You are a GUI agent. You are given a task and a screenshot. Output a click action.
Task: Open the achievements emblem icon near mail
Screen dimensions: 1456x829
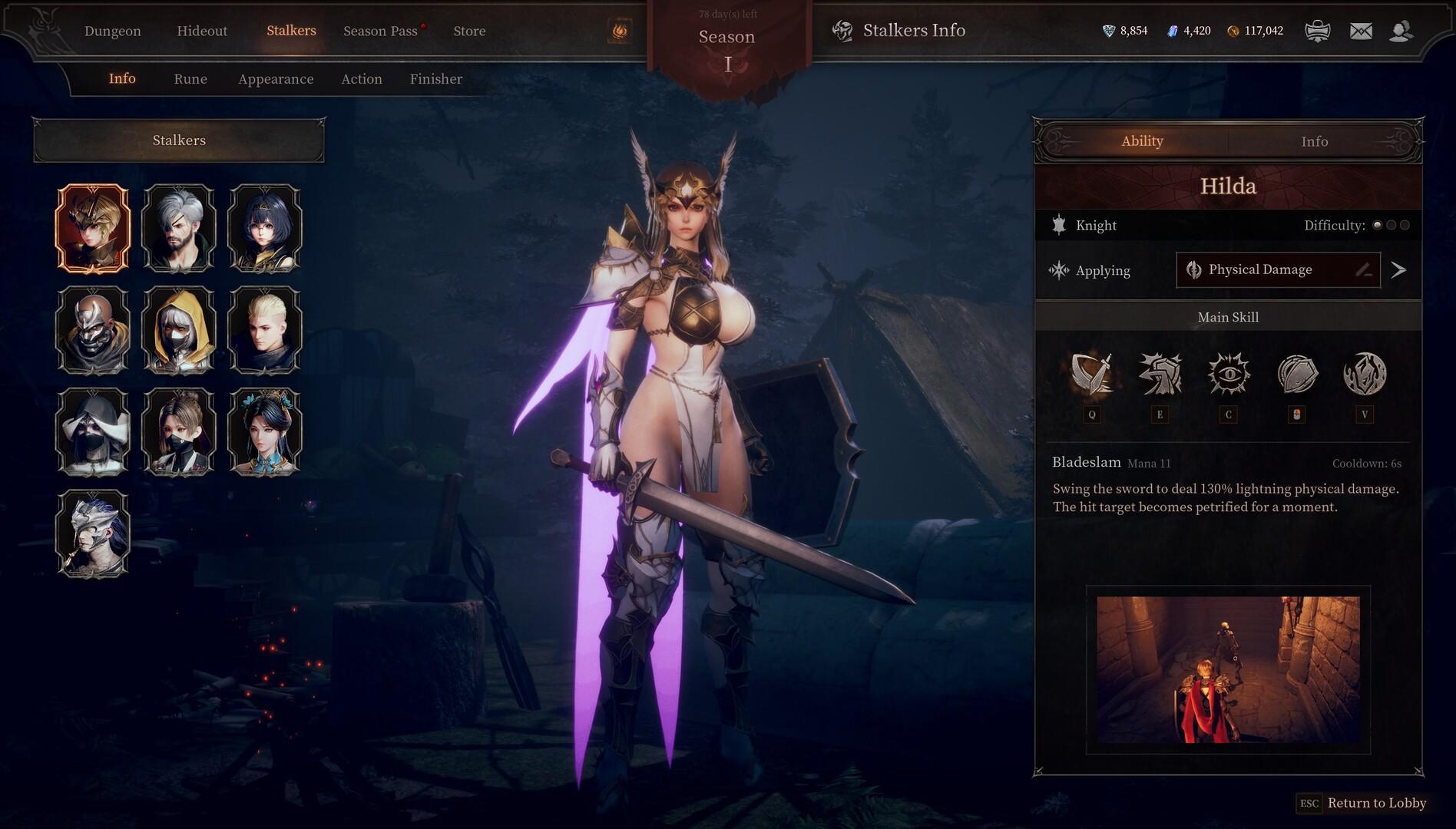tap(1318, 31)
